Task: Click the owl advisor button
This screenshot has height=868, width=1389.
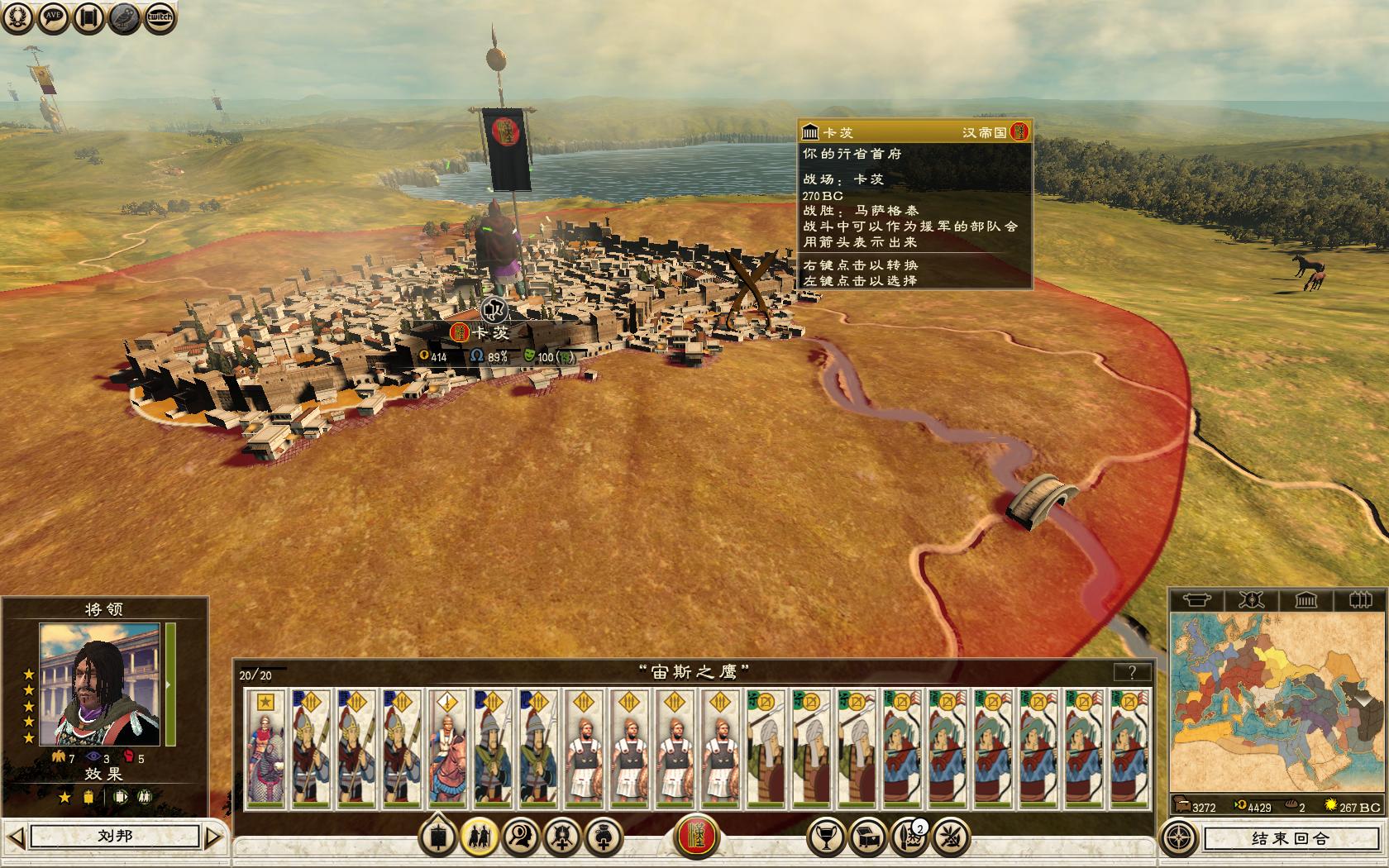Action: tap(125, 18)
